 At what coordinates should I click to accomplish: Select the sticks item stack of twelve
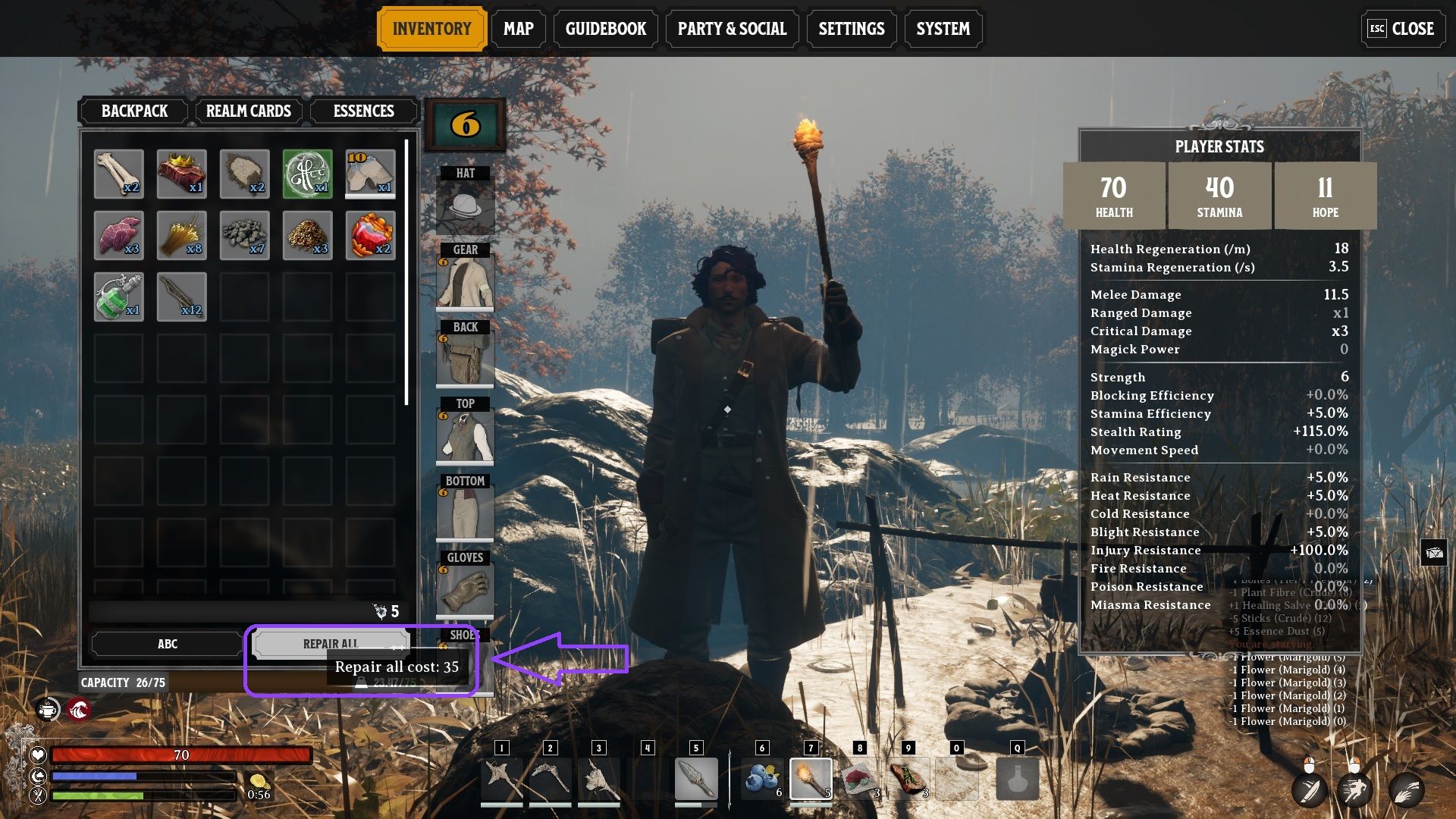click(181, 297)
